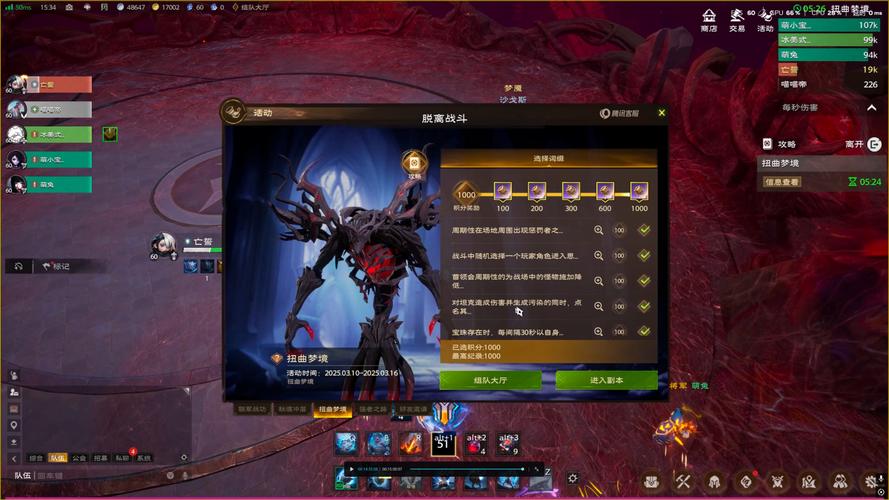Open the 组队大厅 team lobby
The image size is (889, 500).
pyautogui.click(x=490, y=380)
